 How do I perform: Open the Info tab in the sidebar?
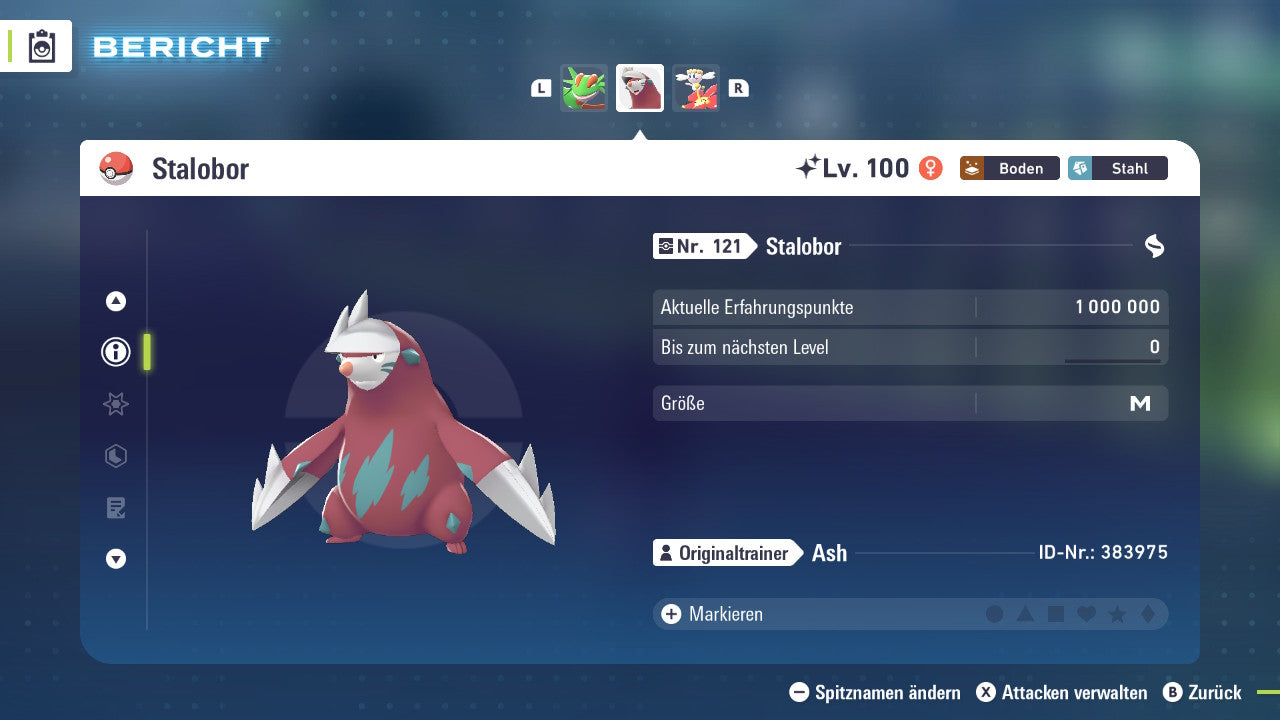pos(116,352)
